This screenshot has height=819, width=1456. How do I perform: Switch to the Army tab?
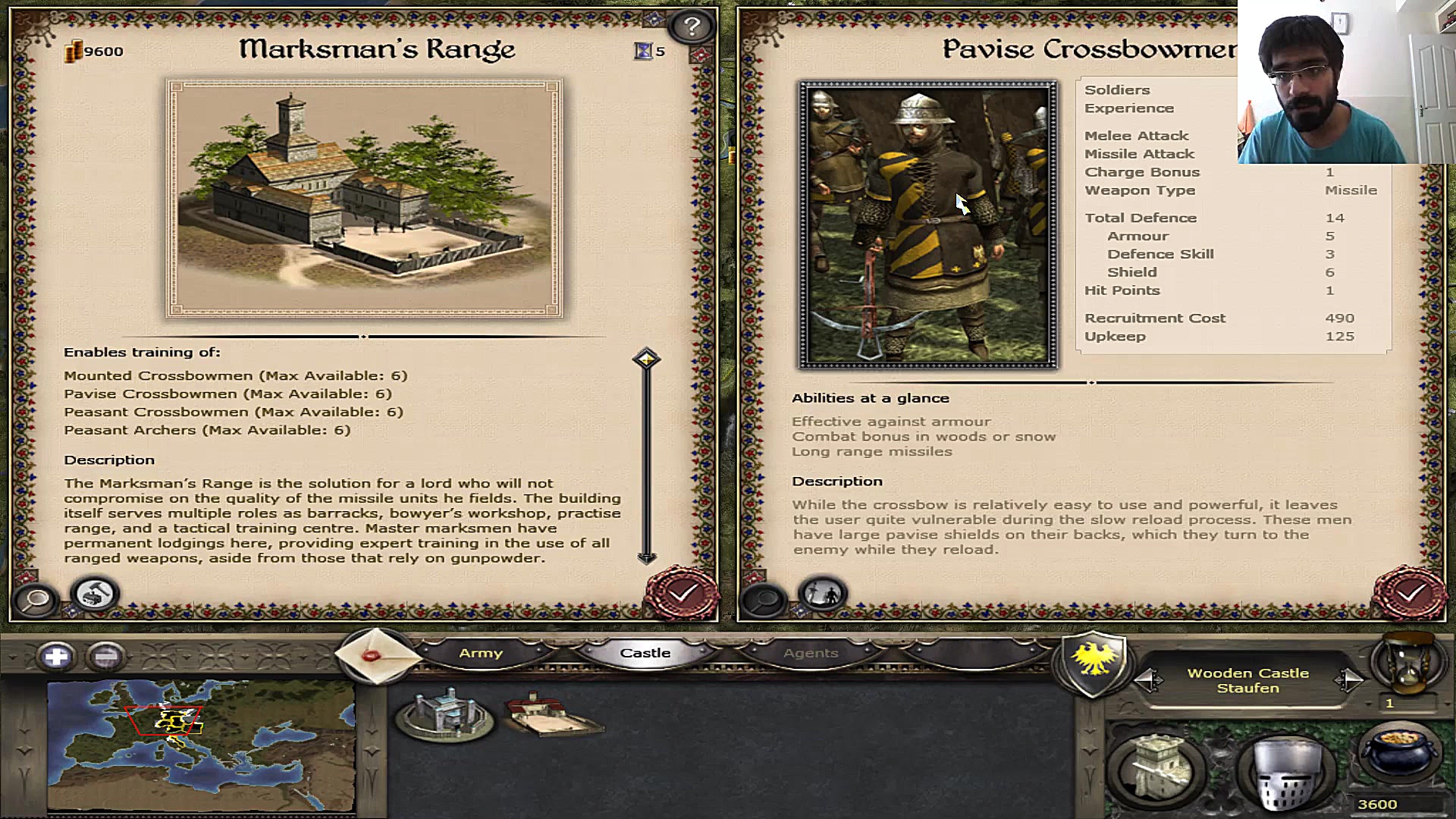point(481,653)
